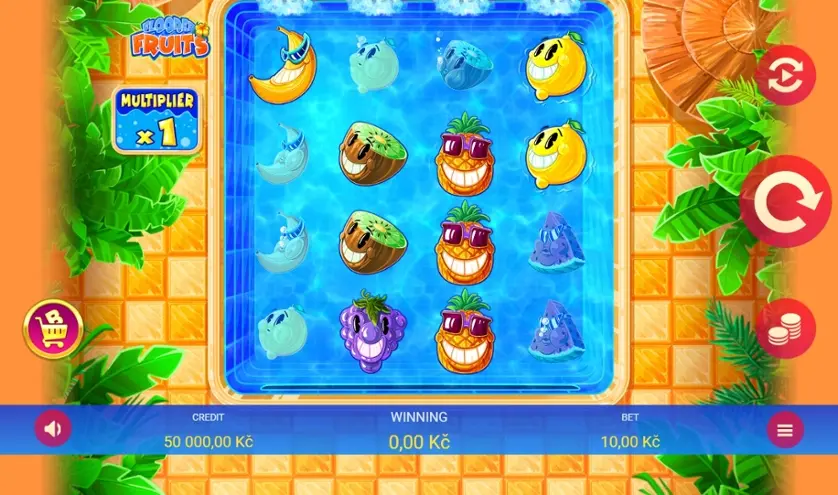This screenshot has width=838, height=495.
Task: Open bet settings via the coin stack button
Action: click(x=786, y=328)
